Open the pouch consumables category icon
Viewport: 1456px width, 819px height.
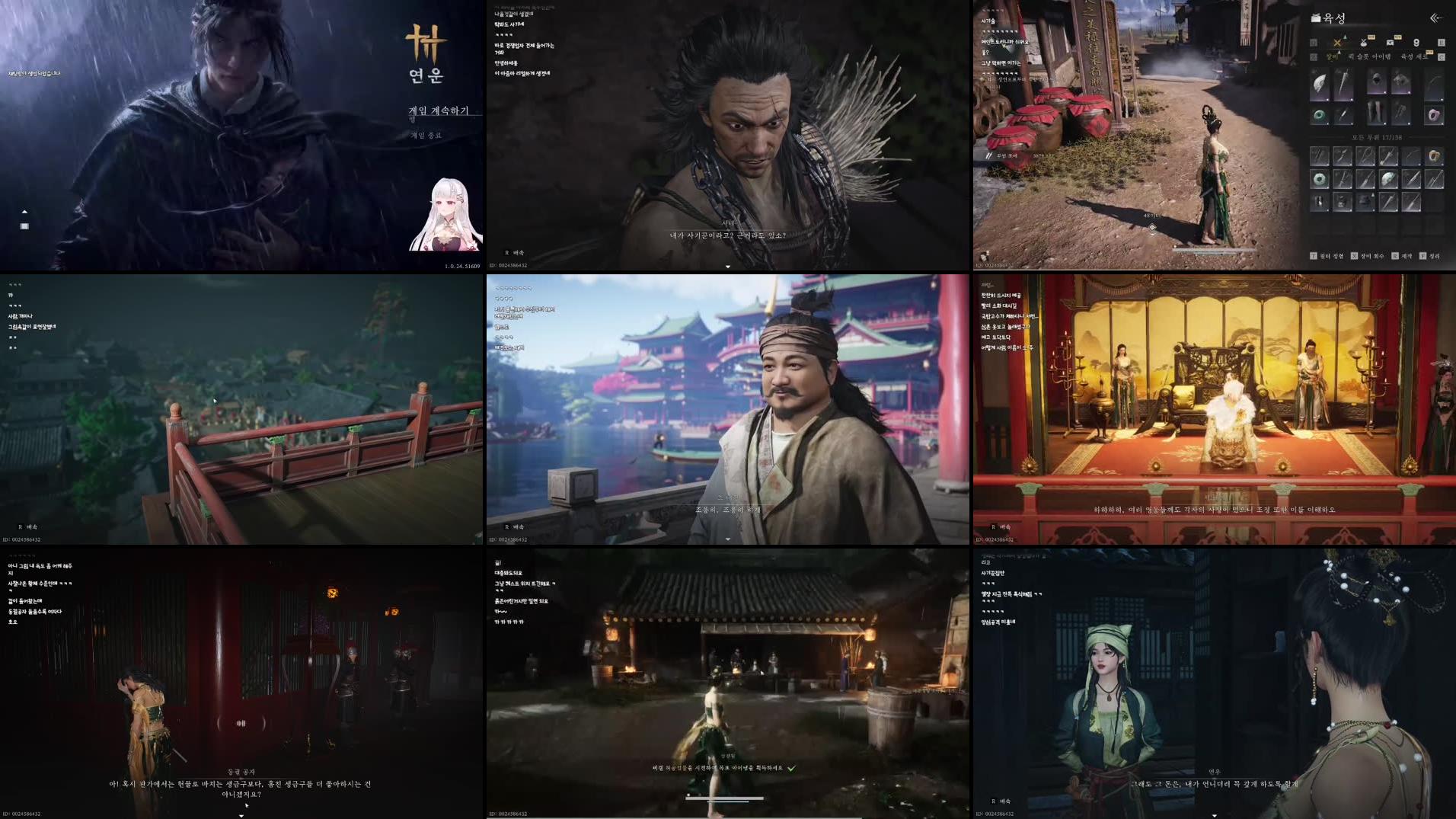[1364, 43]
